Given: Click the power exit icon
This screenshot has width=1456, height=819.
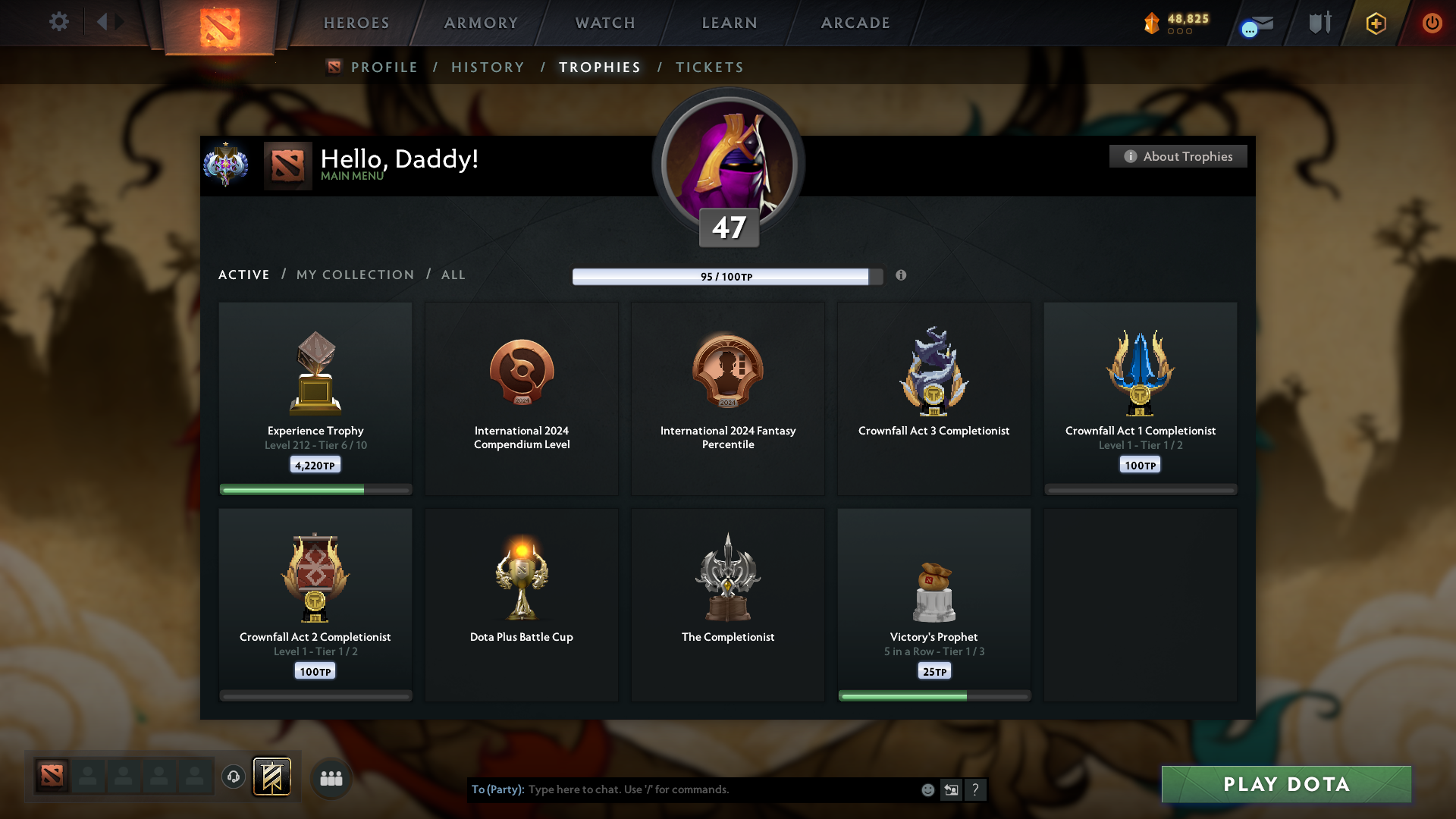Looking at the screenshot, I should (1432, 24).
